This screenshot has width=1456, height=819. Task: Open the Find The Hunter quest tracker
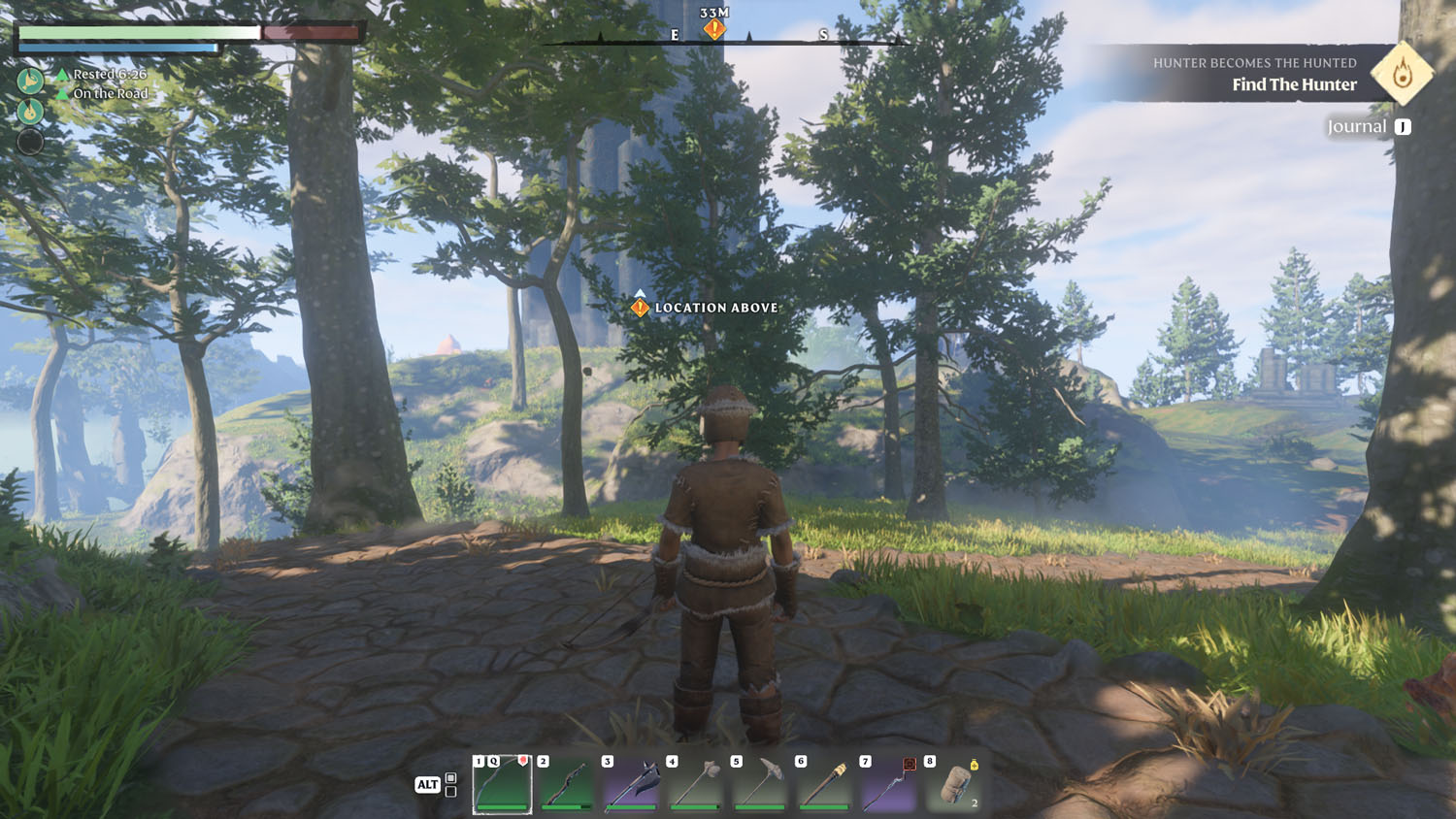pyautogui.click(x=1294, y=84)
